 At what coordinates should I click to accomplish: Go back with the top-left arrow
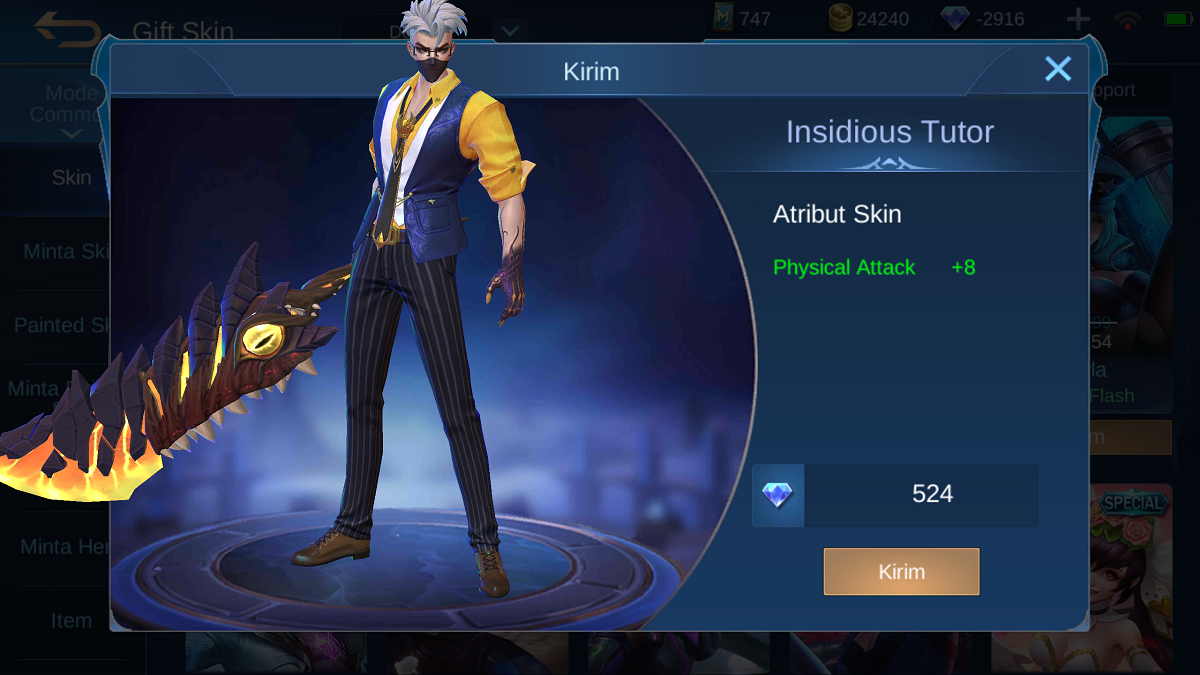(x=65, y=28)
